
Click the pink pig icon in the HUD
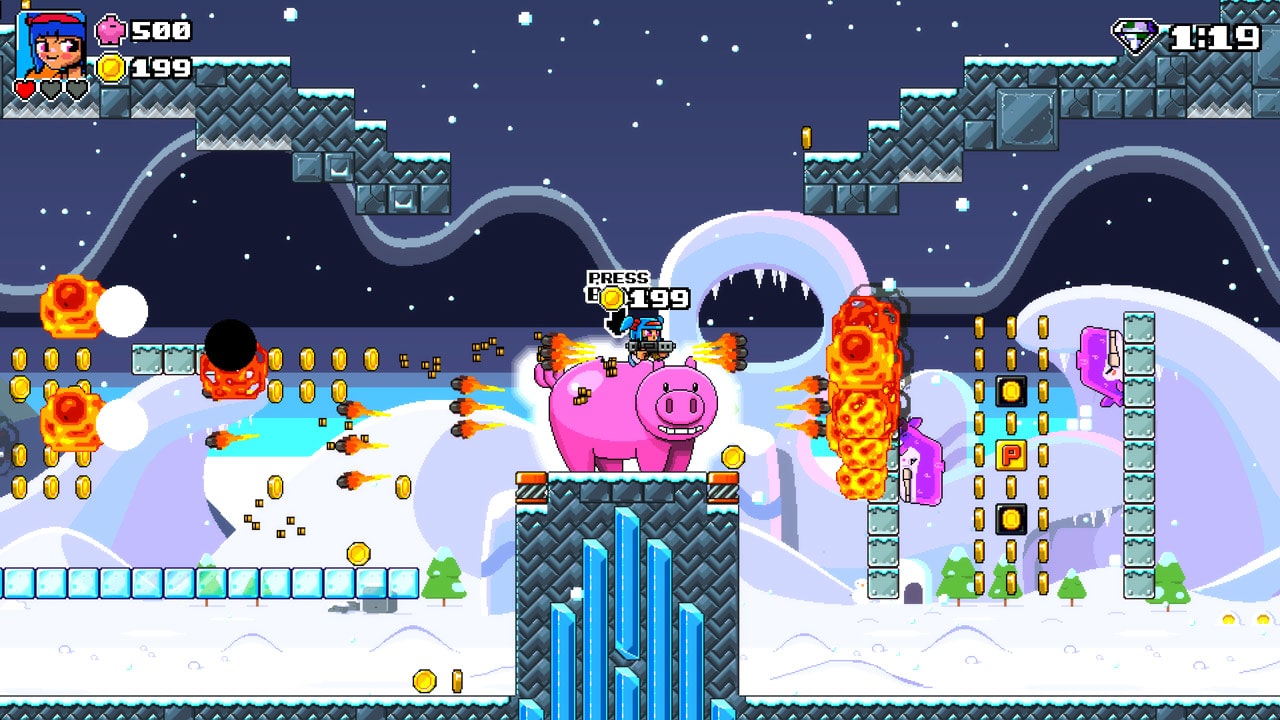coord(110,30)
